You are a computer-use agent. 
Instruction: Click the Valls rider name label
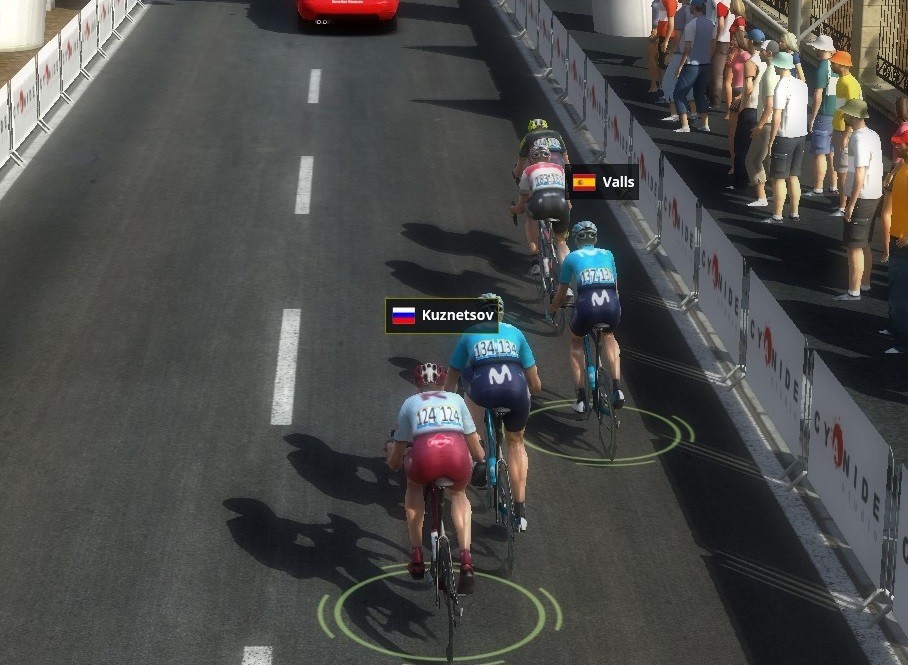click(x=603, y=182)
